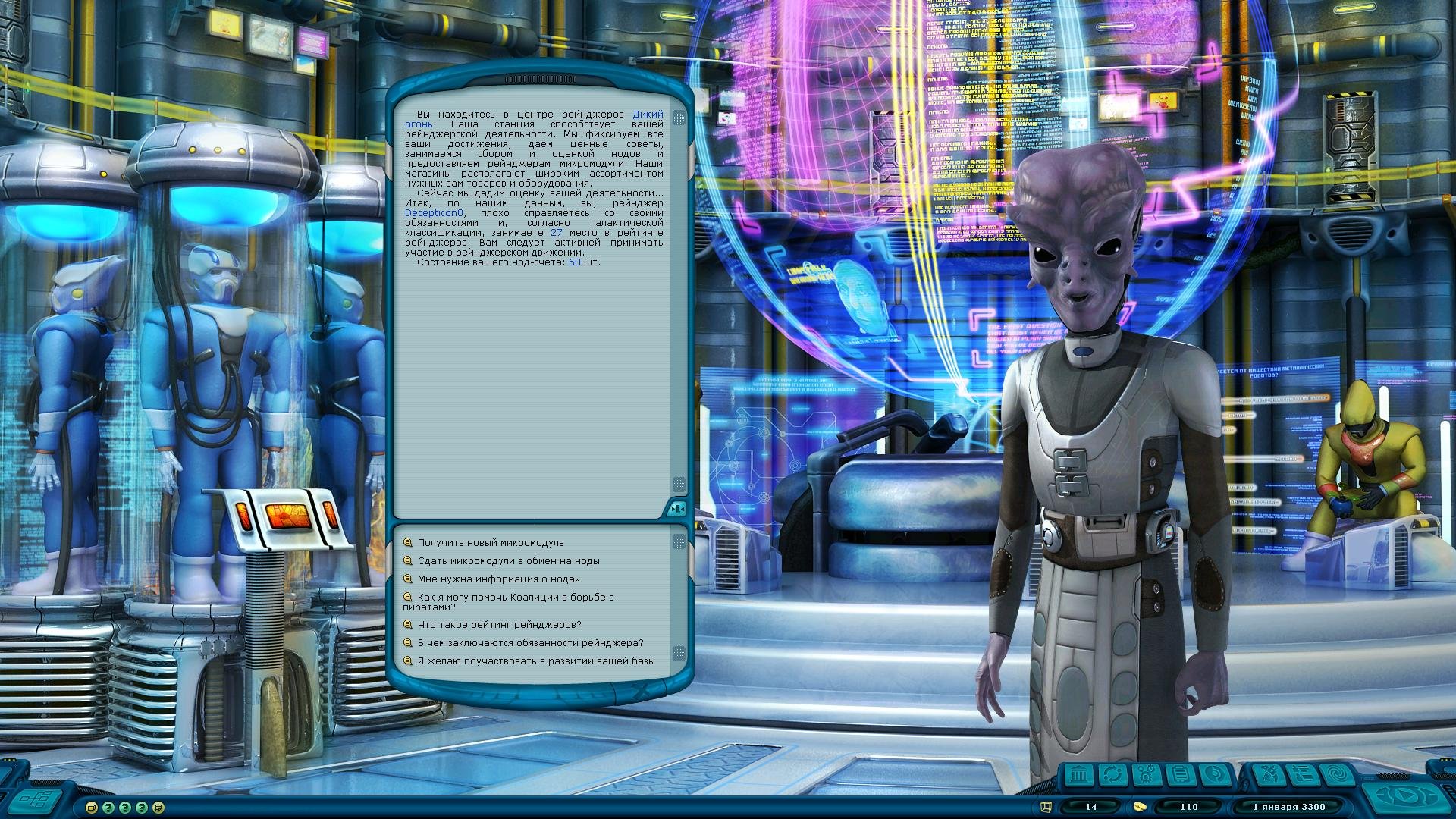The width and height of the screenshot is (1456, 819).
Task: Click the 'Дикий огонь' station name link
Action: [x=648, y=115]
